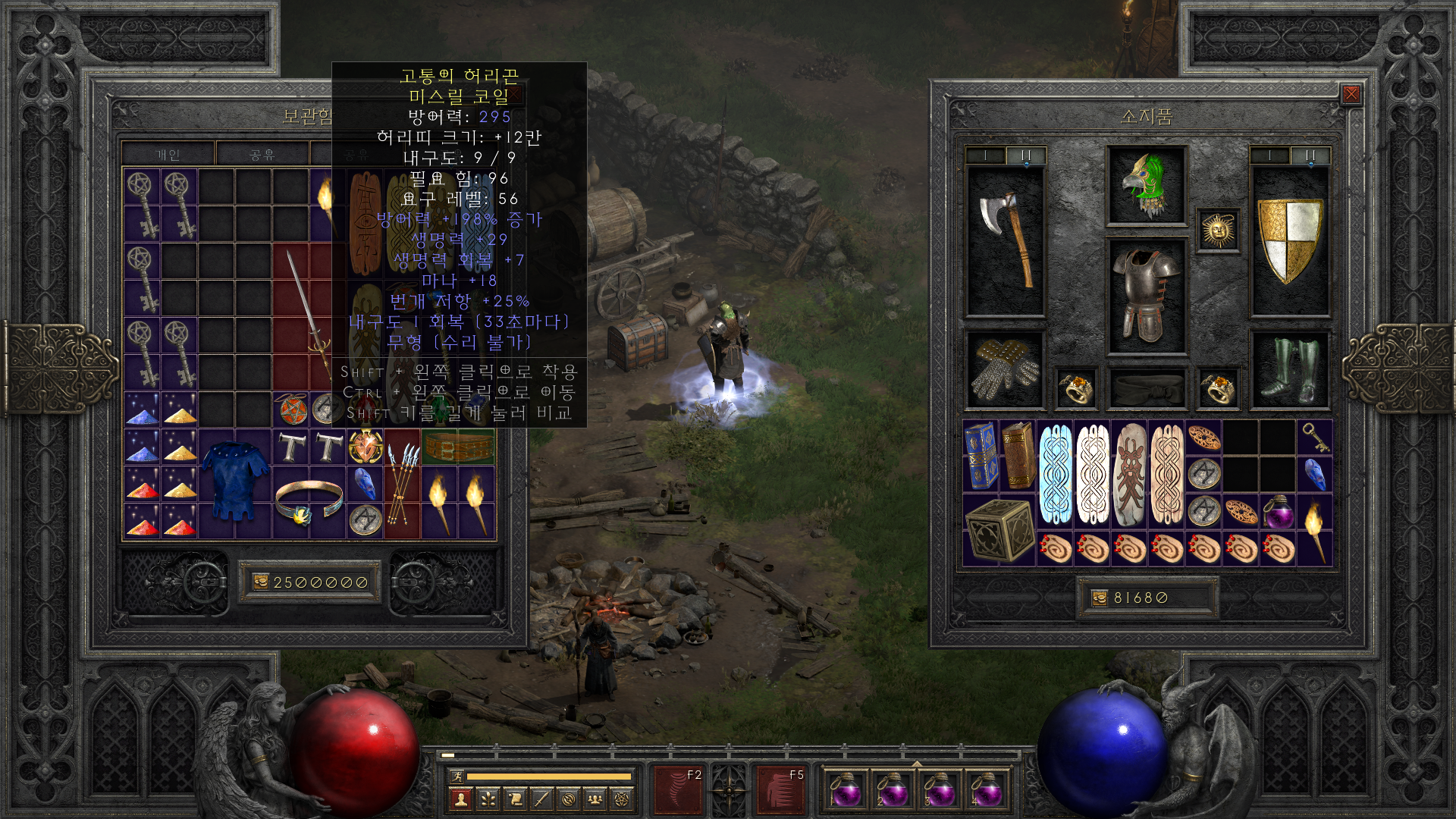Open the 공유 tab next to 개인
1456x819 pixels.
coord(262,155)
